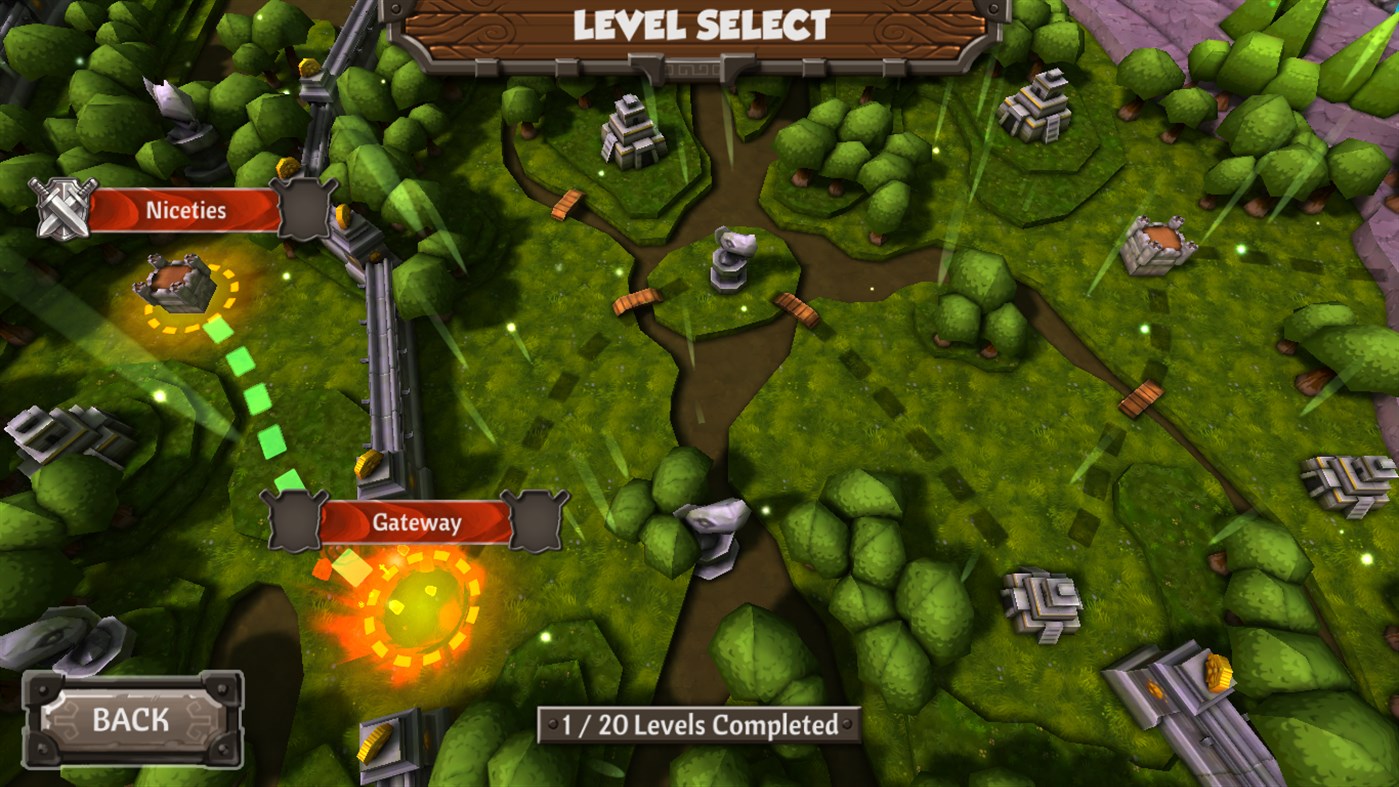Open the Niceties level banner

coord(186,209)
